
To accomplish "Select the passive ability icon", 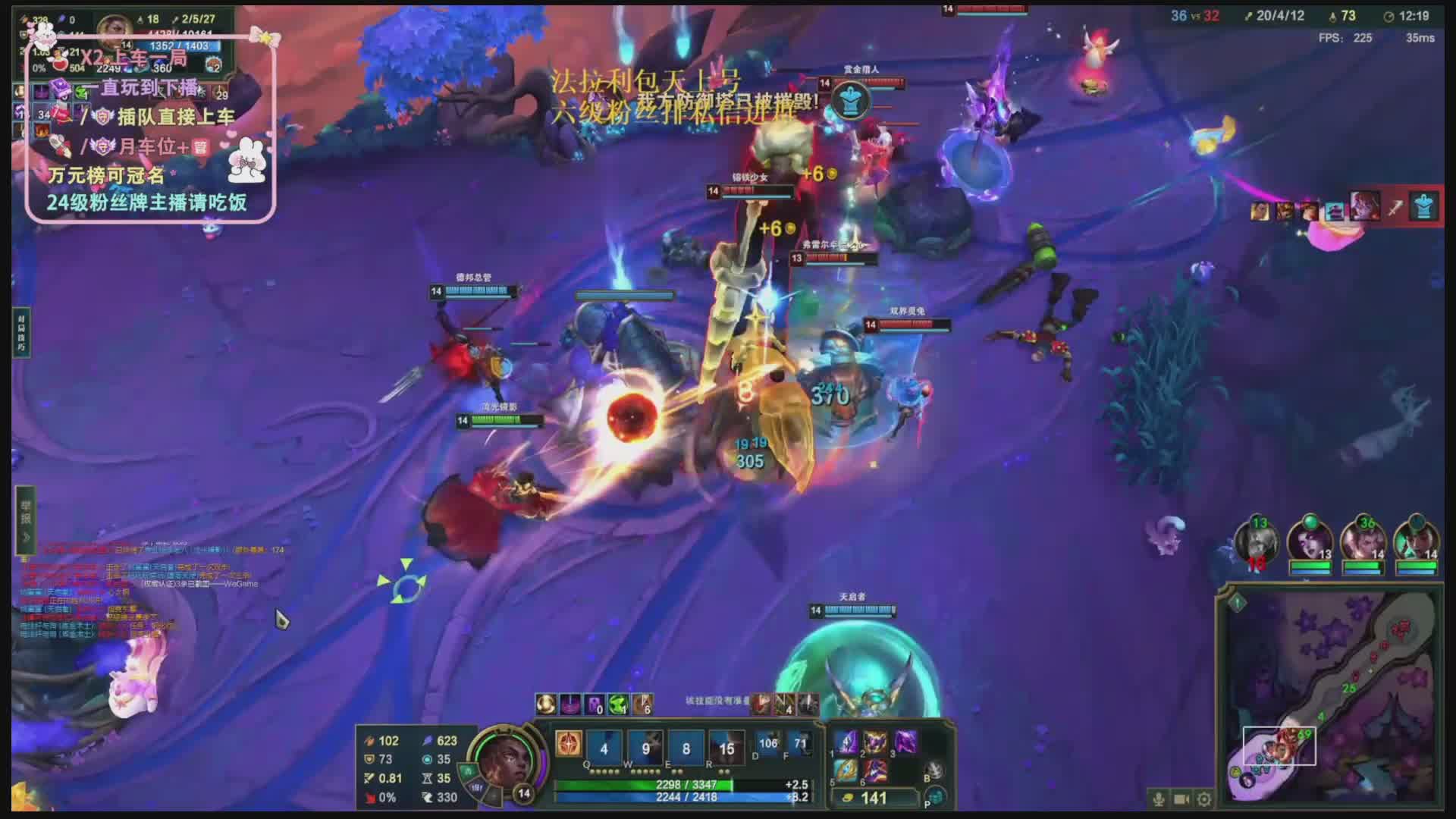I will coord(568,744).
